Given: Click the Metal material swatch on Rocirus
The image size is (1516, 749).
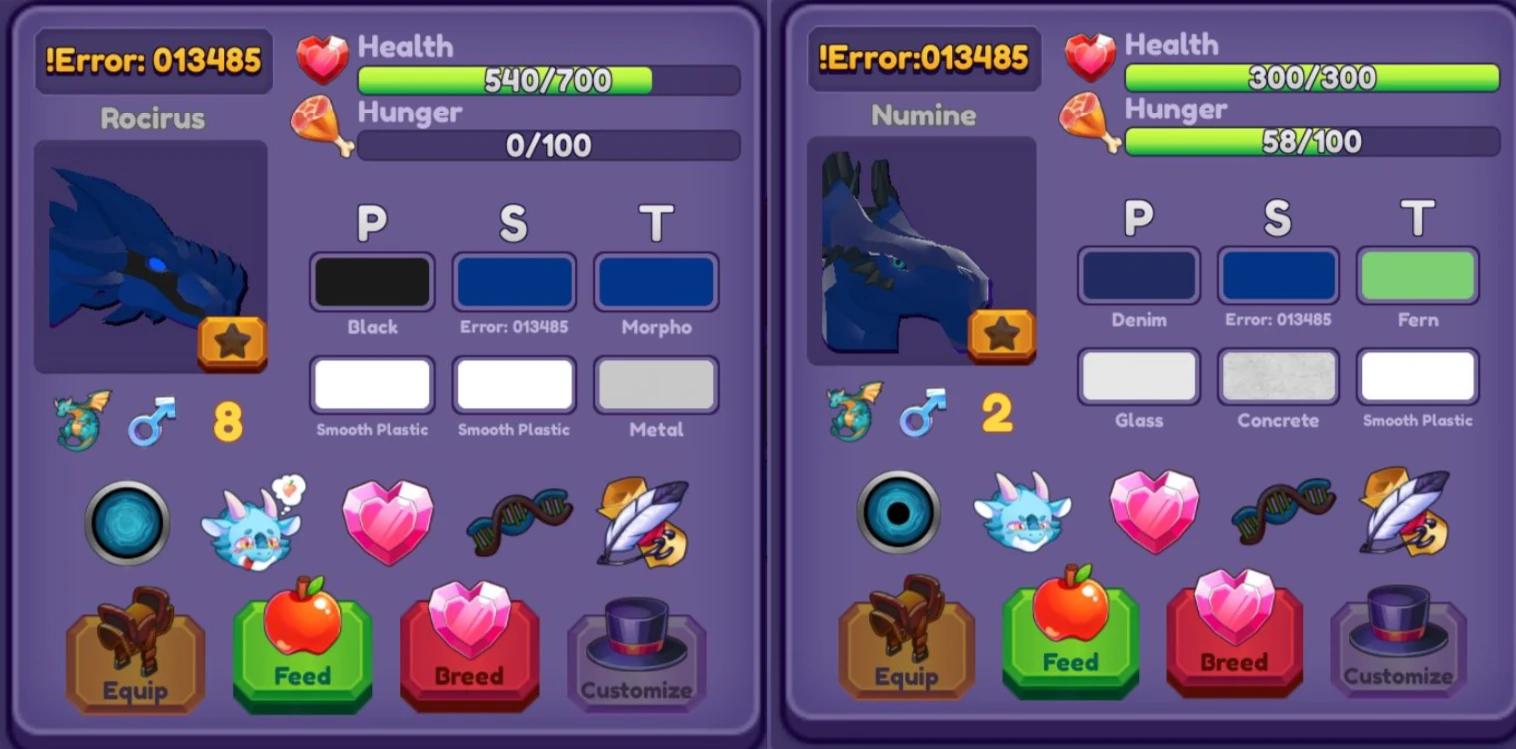Looking at the screenshot, I should 656,384.
